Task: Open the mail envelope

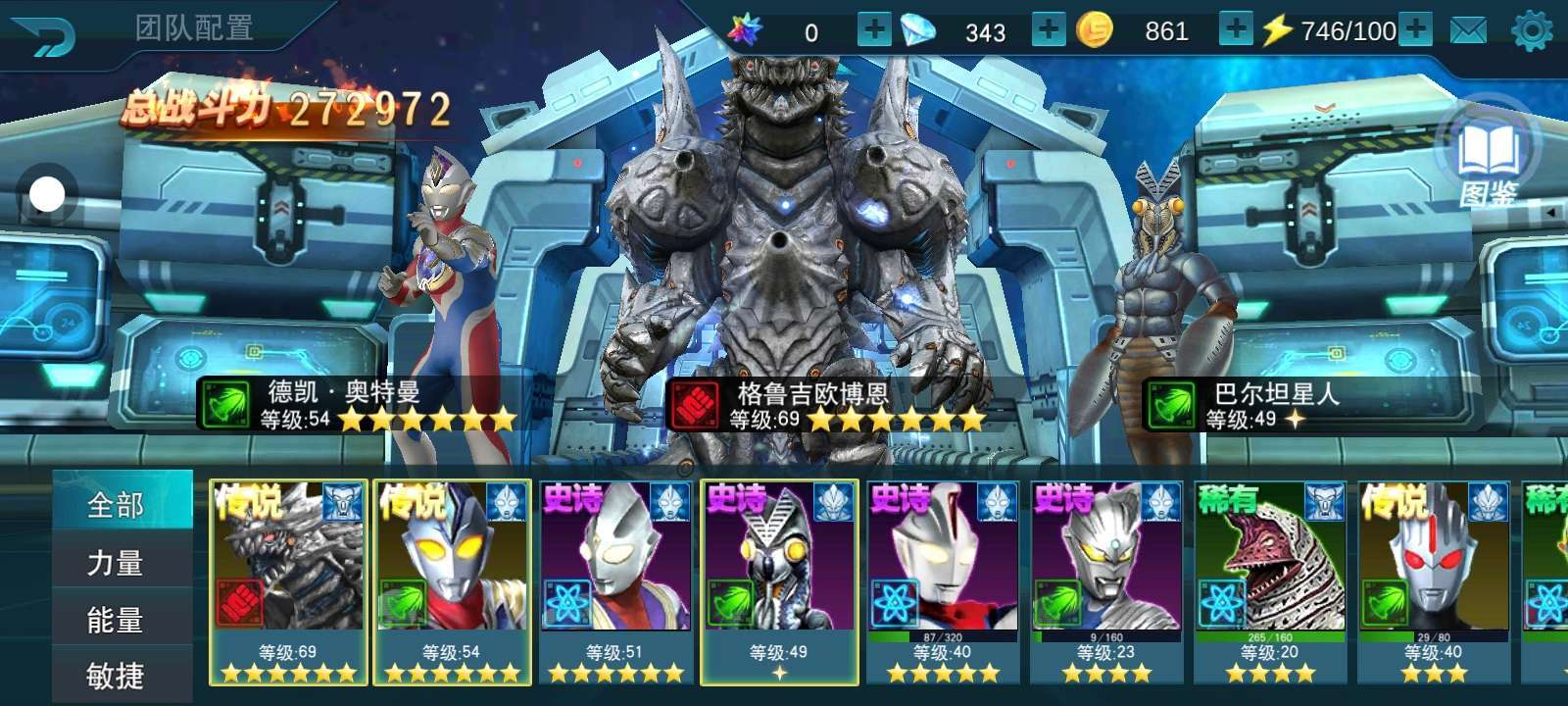Action: point(1468,31)
